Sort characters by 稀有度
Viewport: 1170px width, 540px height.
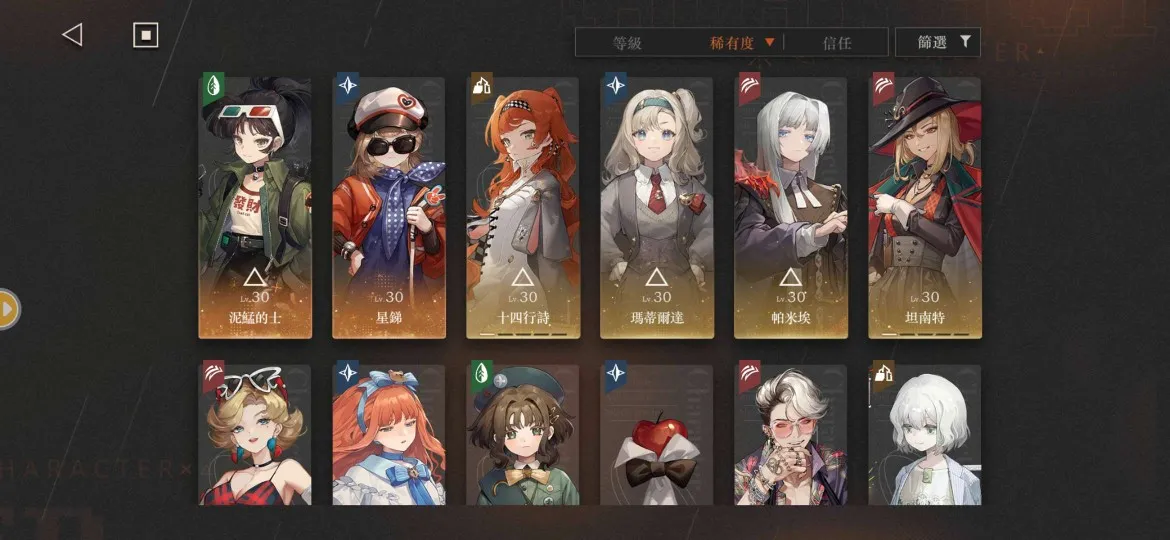click(x=742, y=43)
